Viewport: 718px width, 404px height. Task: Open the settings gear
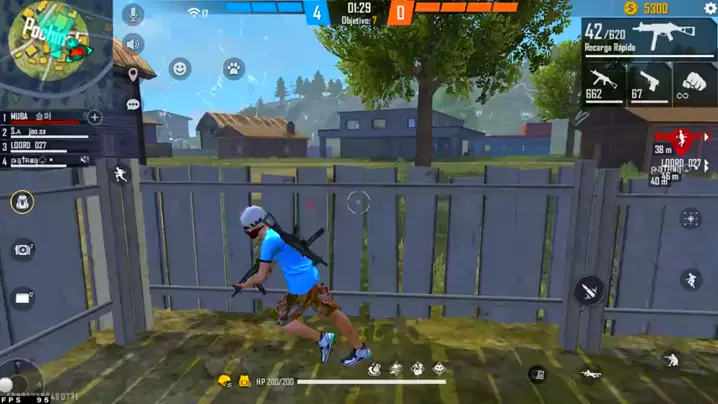click(x=710, y=8)
